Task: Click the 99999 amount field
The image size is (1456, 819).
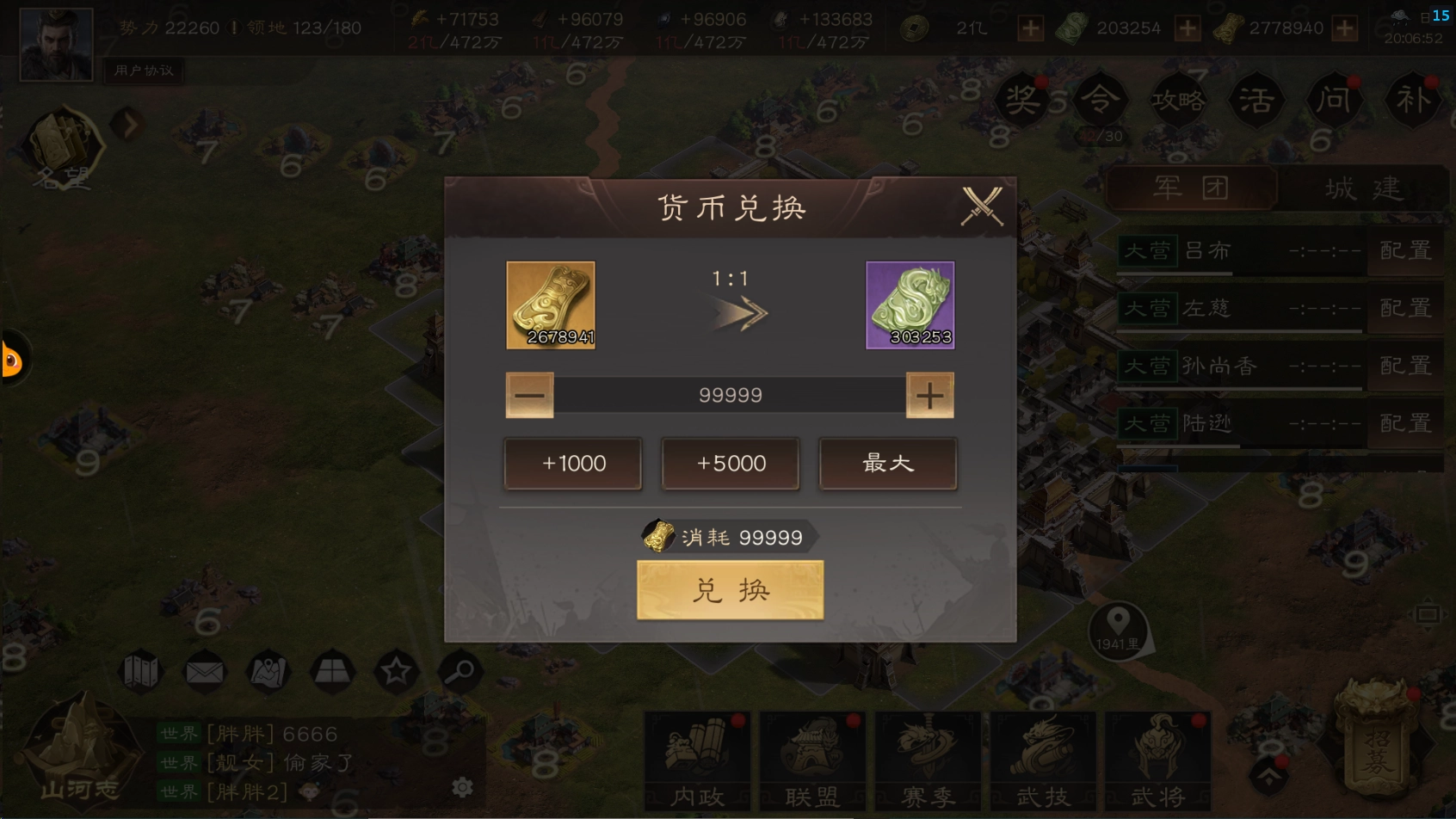Action: tap(730, 395)
